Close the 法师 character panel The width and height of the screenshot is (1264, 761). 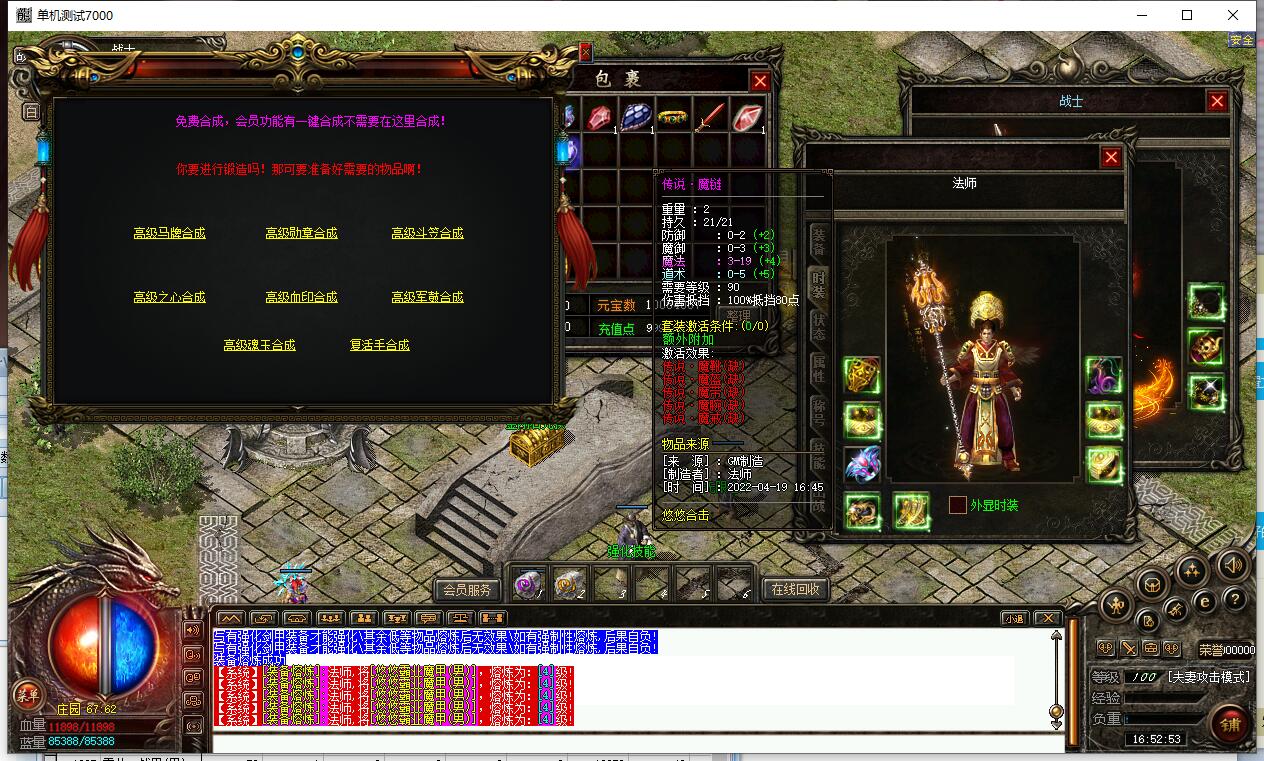point(1111,157)
